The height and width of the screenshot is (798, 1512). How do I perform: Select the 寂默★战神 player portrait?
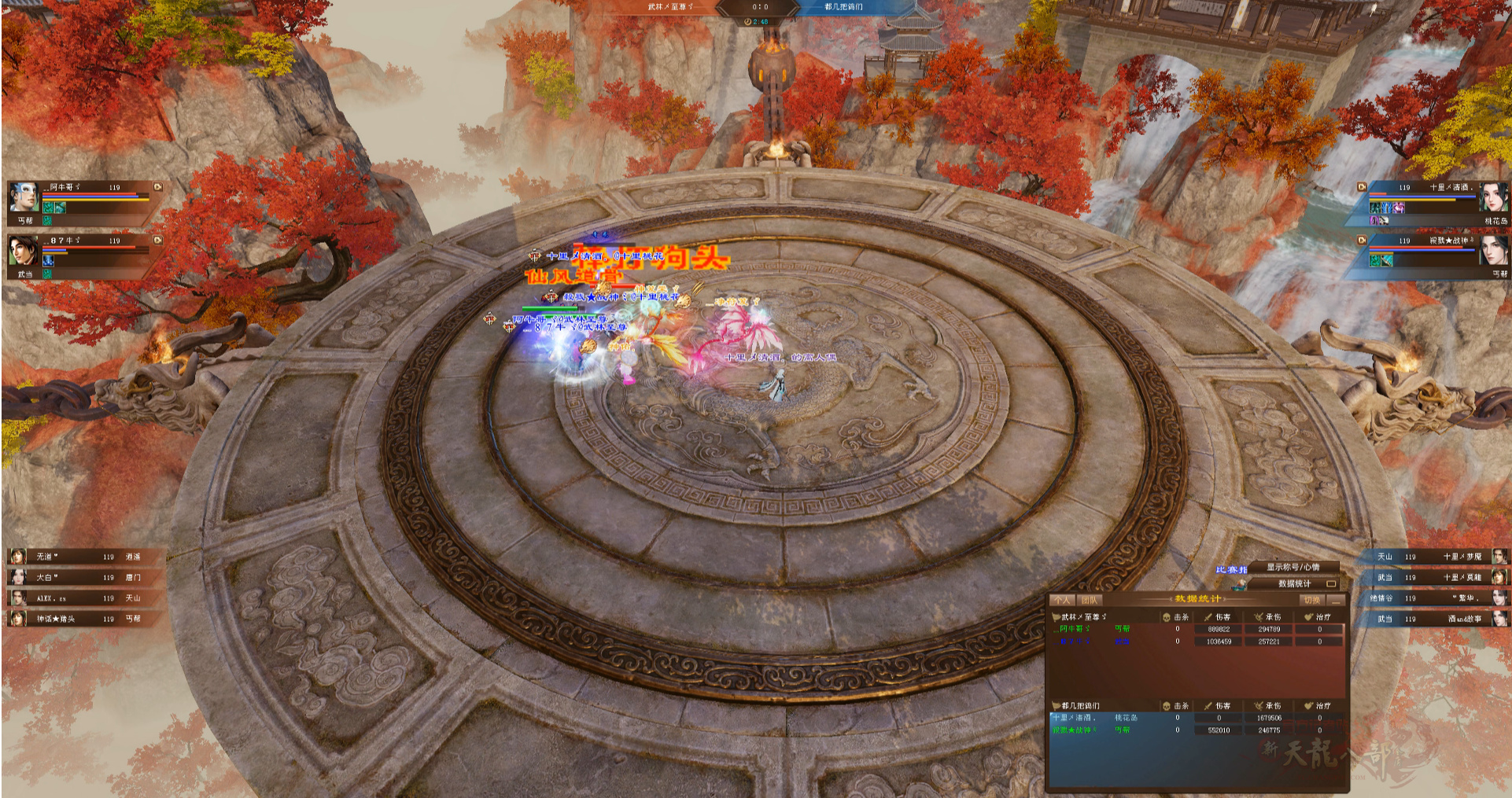pos(1494,251)
